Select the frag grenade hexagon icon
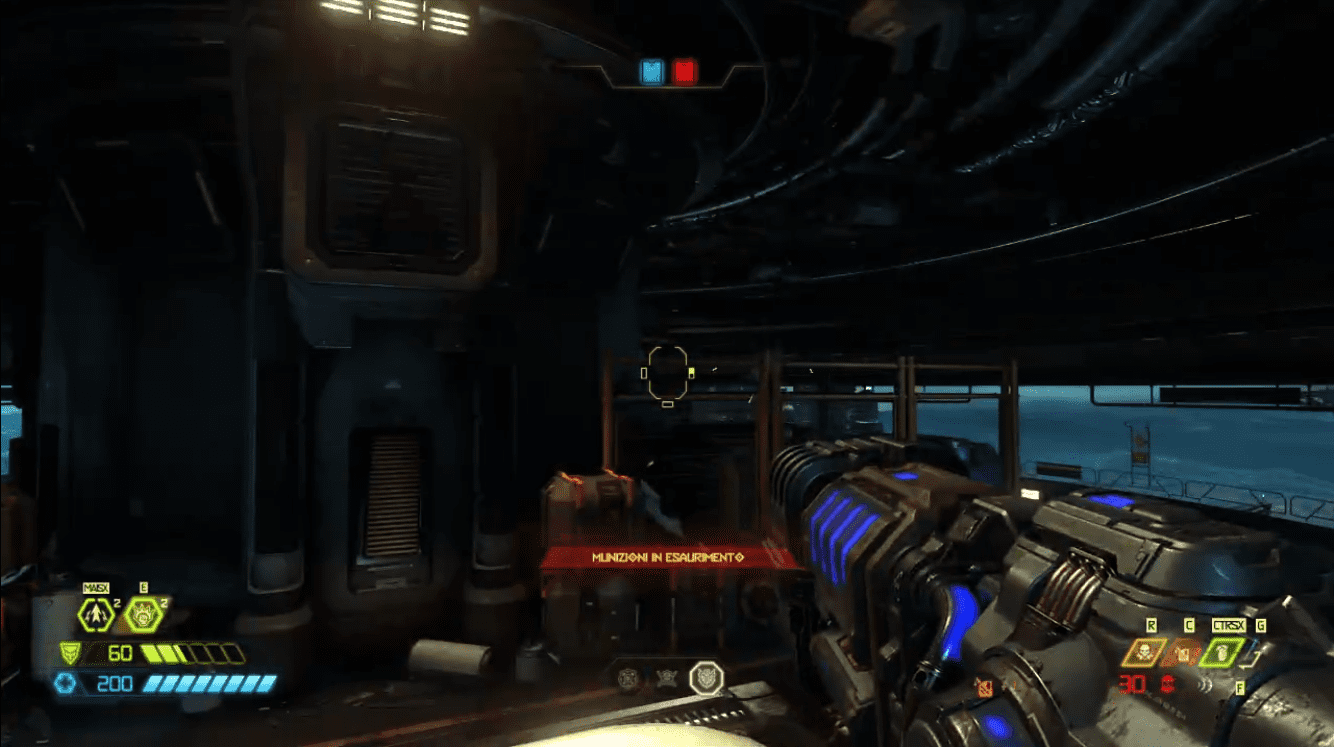 96,613
